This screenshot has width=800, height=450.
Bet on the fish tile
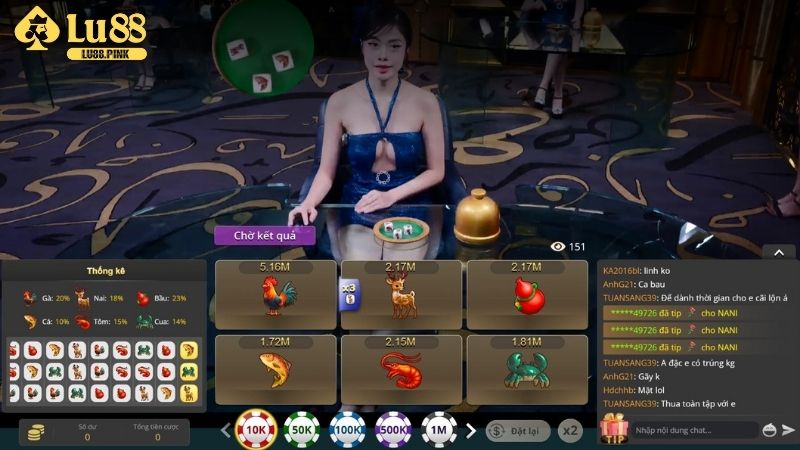pos(276,369)
